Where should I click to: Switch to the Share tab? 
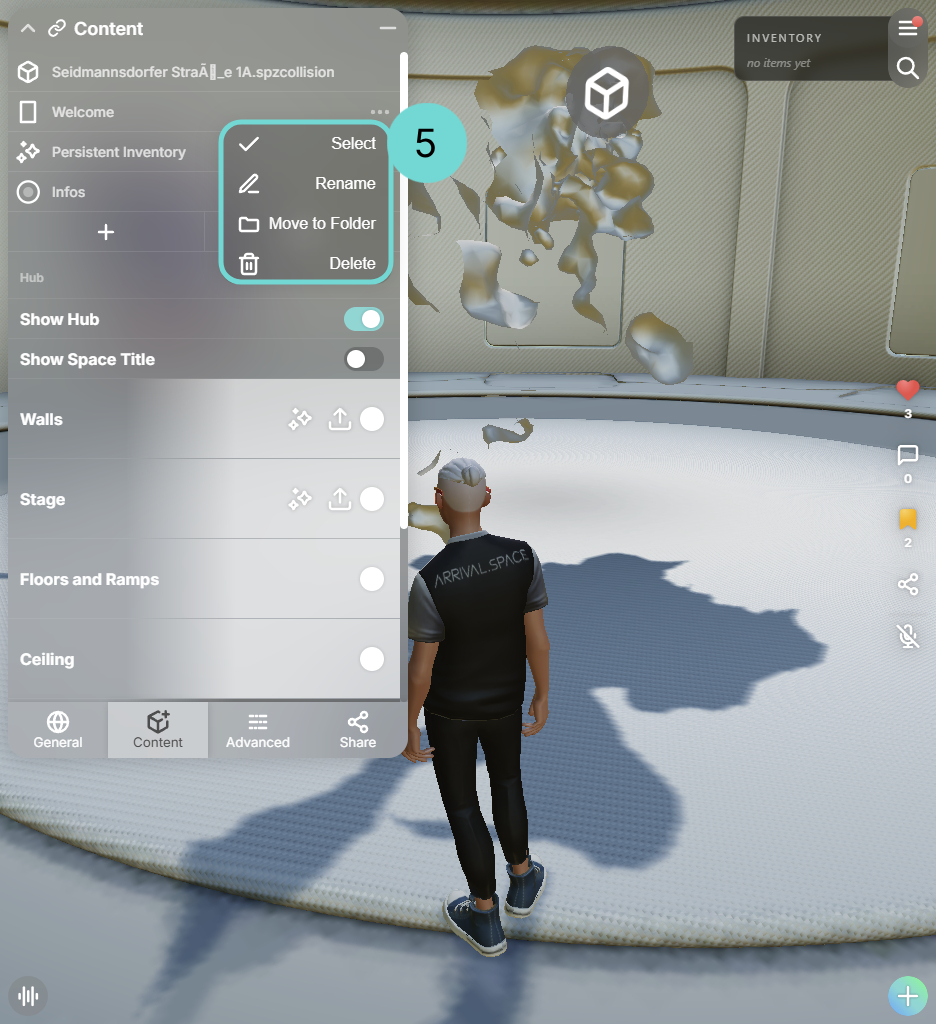pyautogui.click(x=357, y=730)
